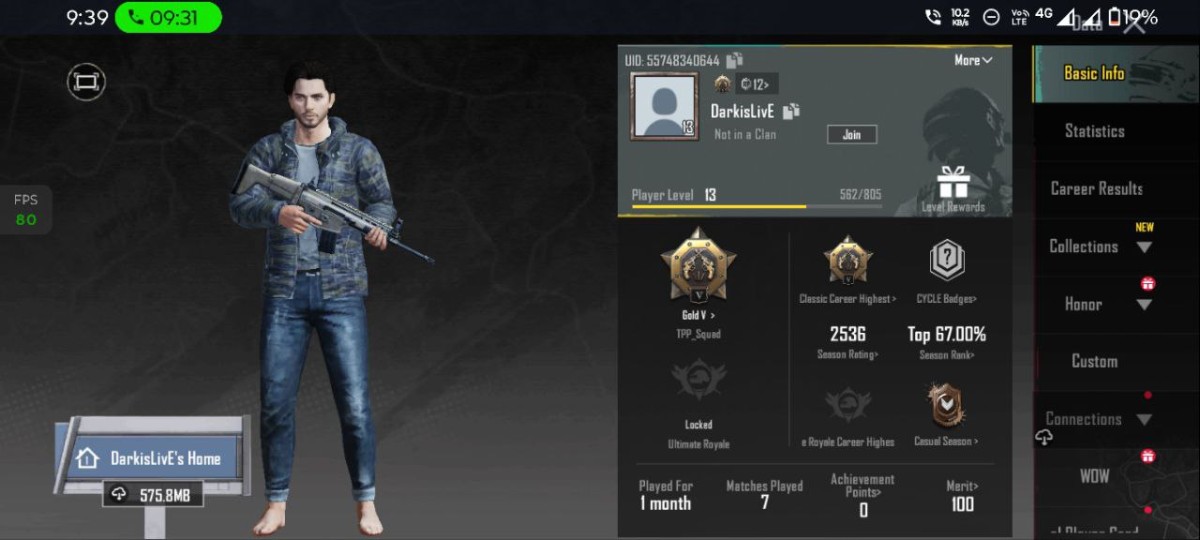Tap the green call timer pill
1200x540 pixels.
(168, 17)
